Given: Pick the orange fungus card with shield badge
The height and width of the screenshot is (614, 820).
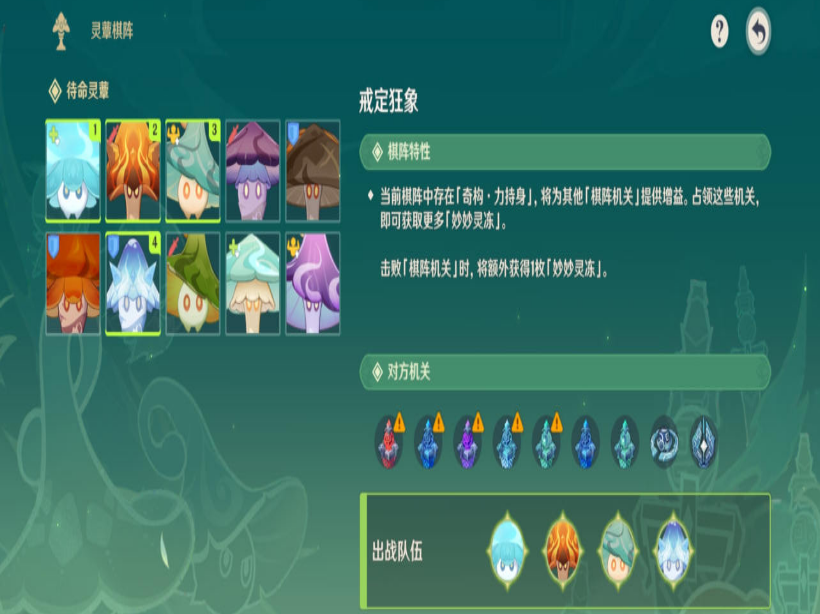Looking at the screenshot, I should 73,284.
